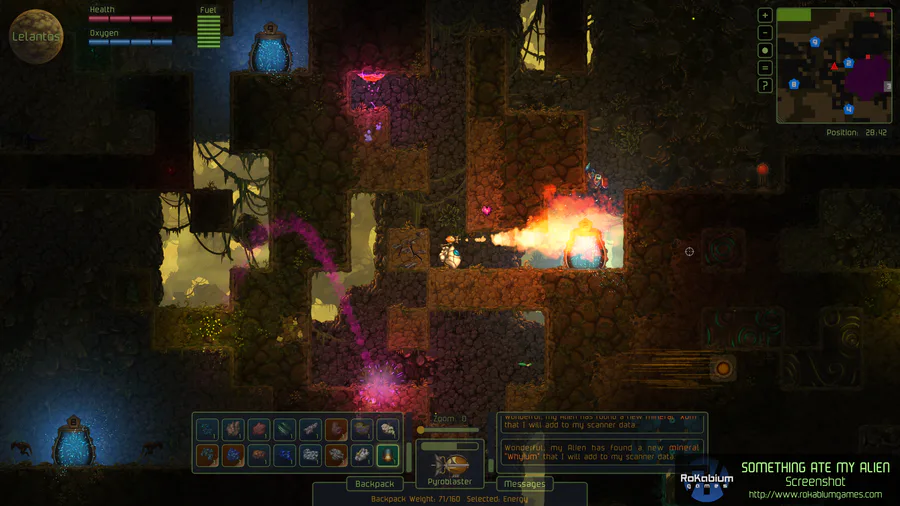The height and width of the screenshot is (506, 900).
Task: Choose teleporter marker 2 on the minimap
Action: 848,63
